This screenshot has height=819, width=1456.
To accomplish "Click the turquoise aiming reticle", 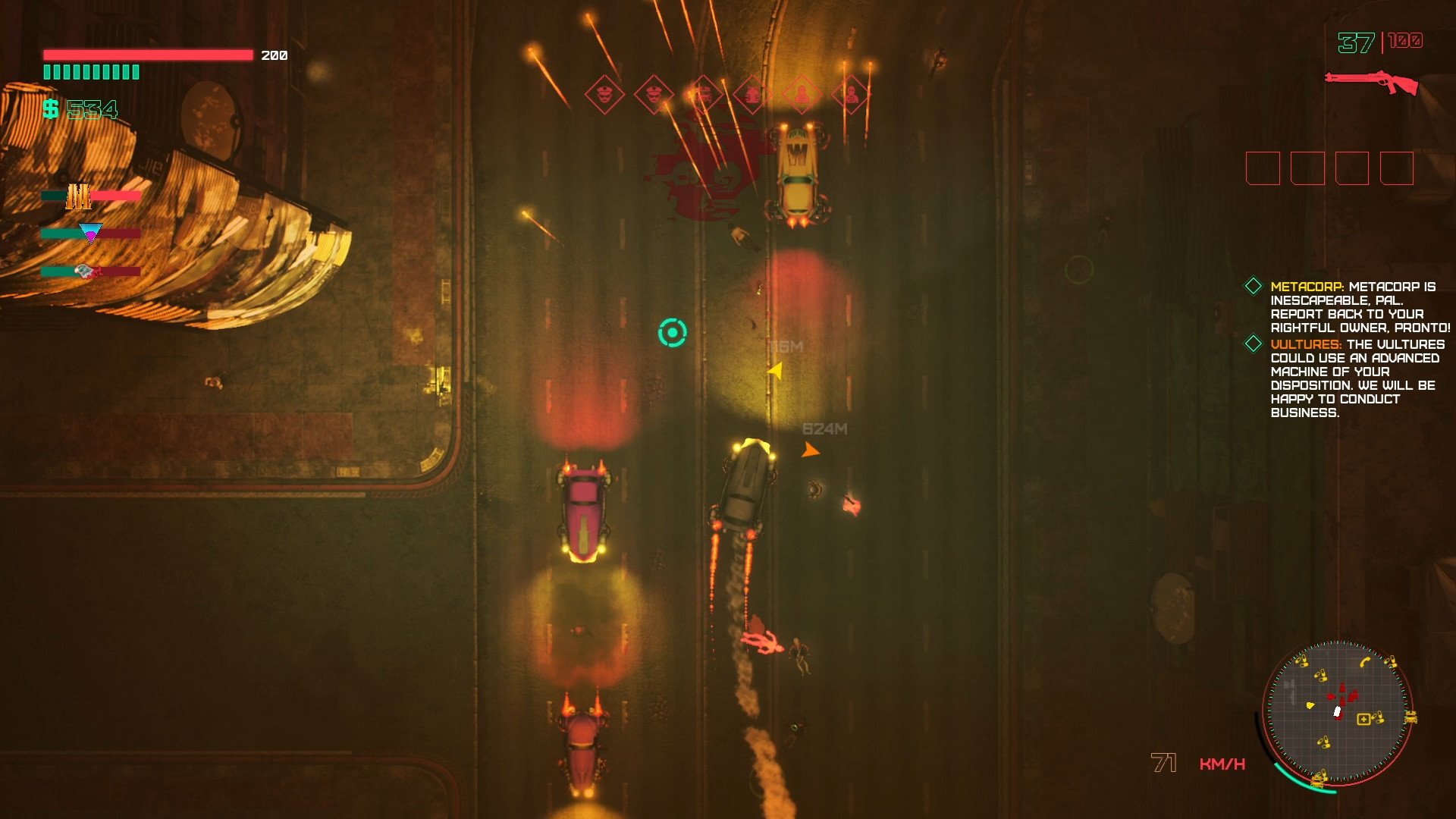I will (x=672, y=333).
